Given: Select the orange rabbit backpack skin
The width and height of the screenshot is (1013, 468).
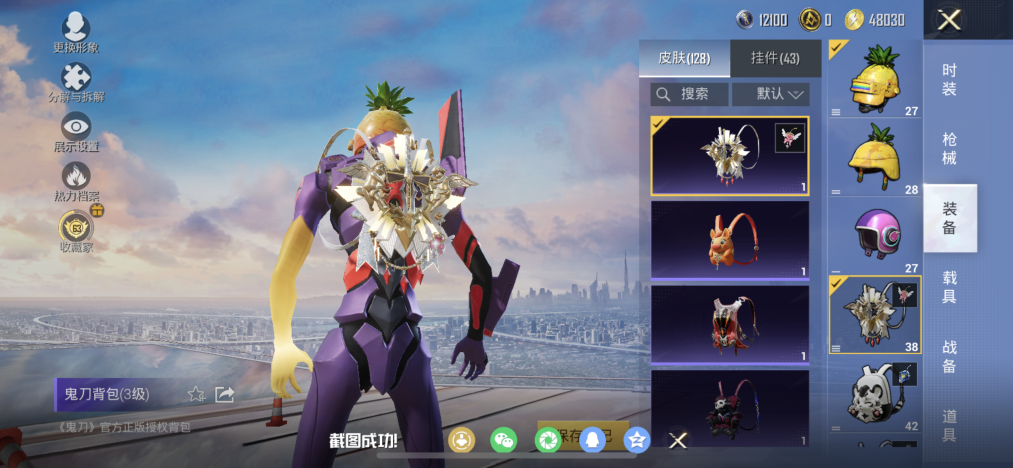Looking at the screenshot, I should (x=729, y=239).
